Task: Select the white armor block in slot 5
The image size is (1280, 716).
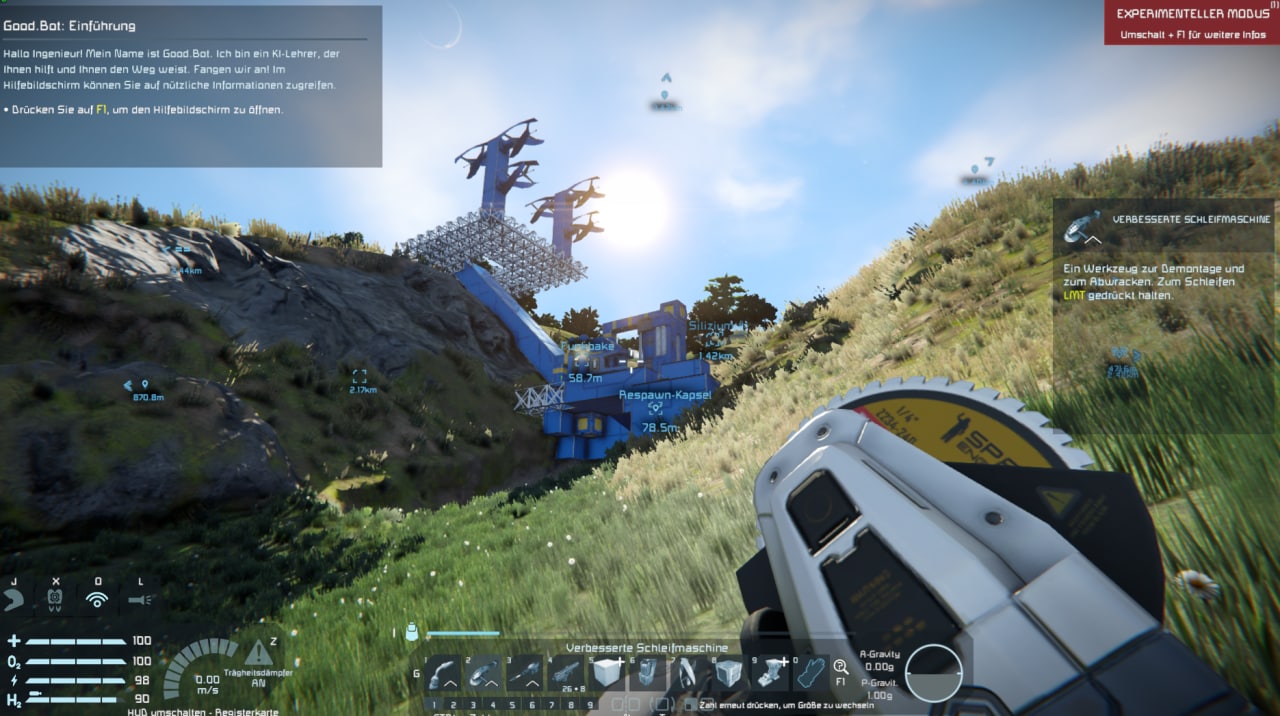Action: coord(607,673)
